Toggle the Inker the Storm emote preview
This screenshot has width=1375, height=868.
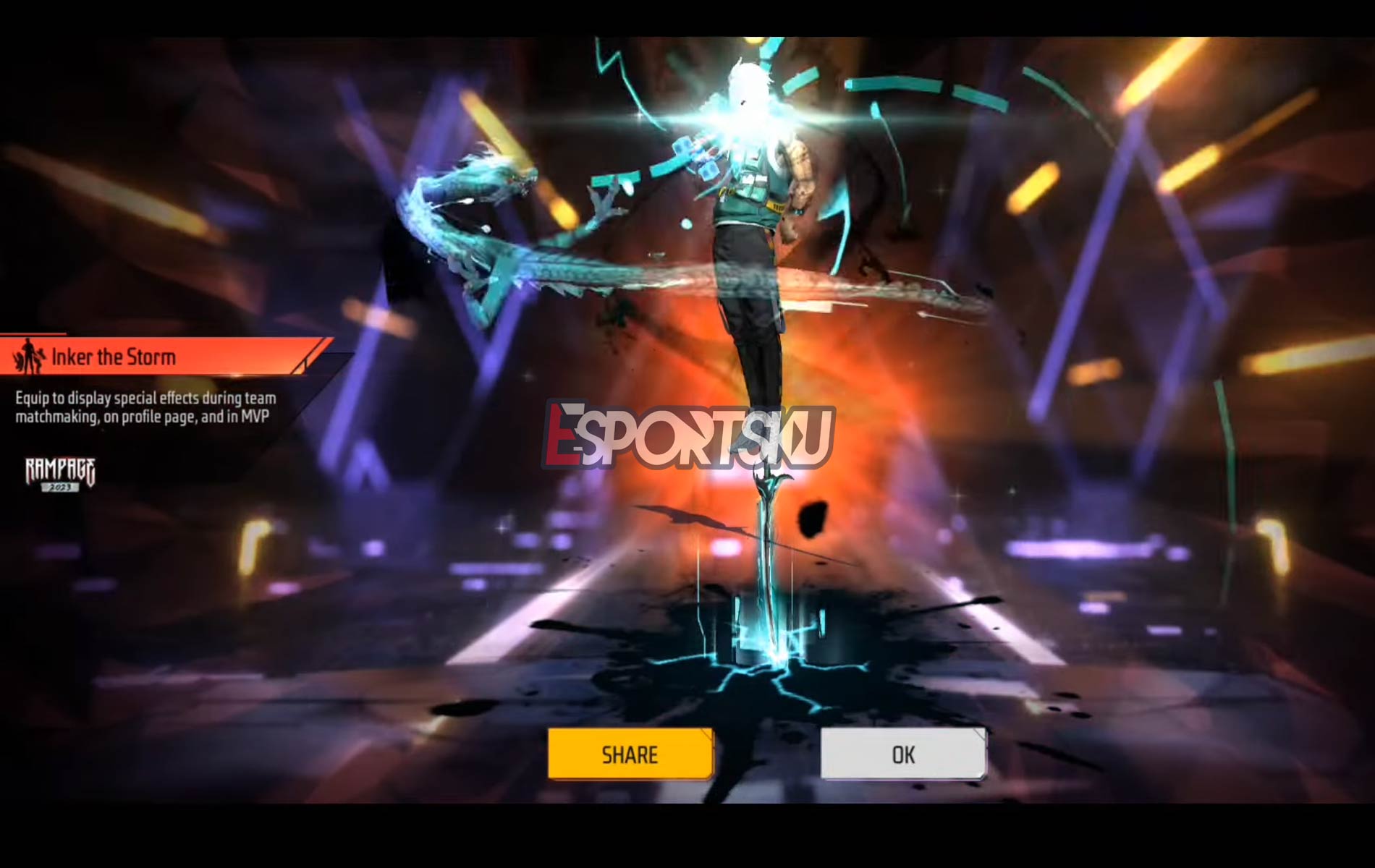[116, 356]
